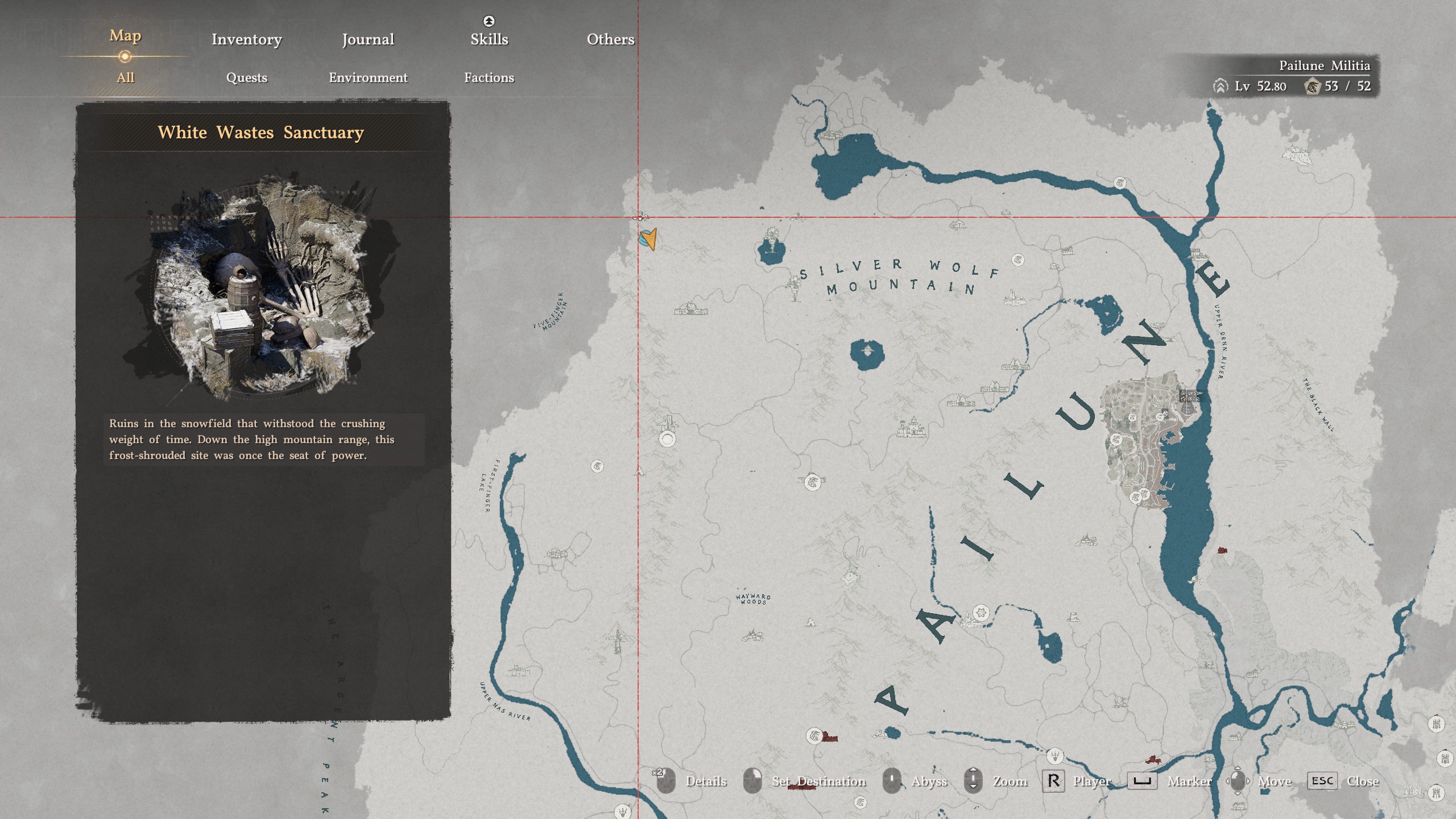The image size is (1456, 819).
Task: Switch to the Inventory tab
Action: [246, 39]
